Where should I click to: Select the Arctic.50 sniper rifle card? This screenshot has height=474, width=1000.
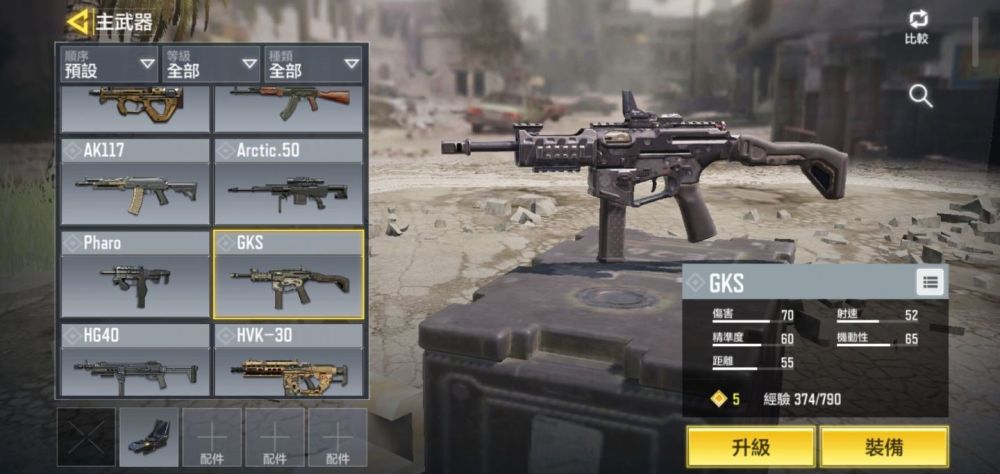(289, 181)
